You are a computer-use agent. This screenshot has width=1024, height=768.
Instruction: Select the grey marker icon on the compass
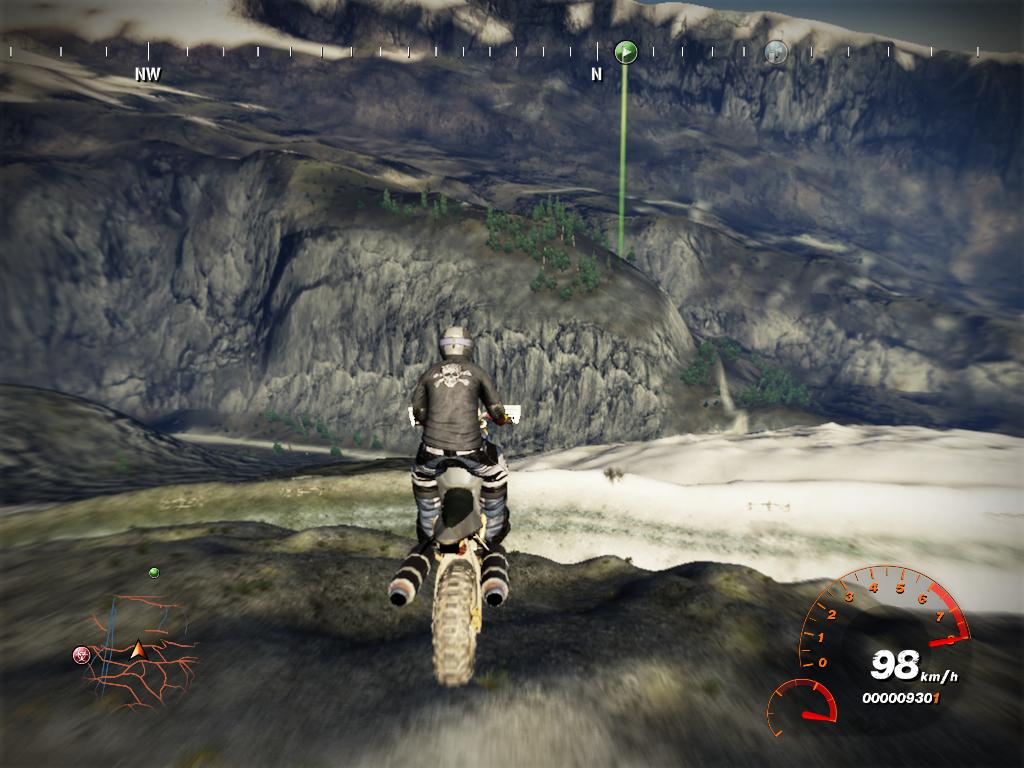776,51
